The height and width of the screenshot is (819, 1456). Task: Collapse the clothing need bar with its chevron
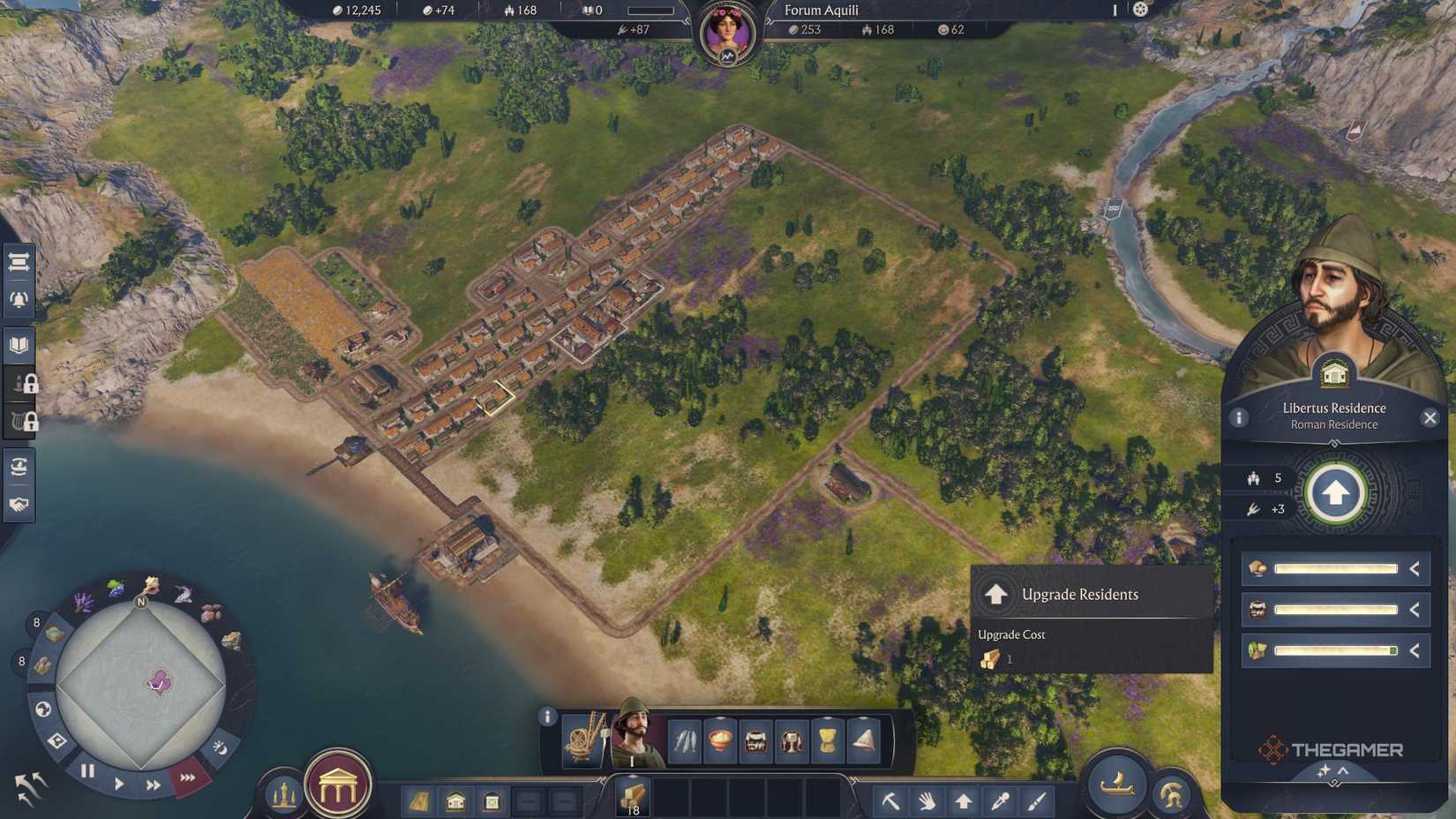[x=1413, y=651]
